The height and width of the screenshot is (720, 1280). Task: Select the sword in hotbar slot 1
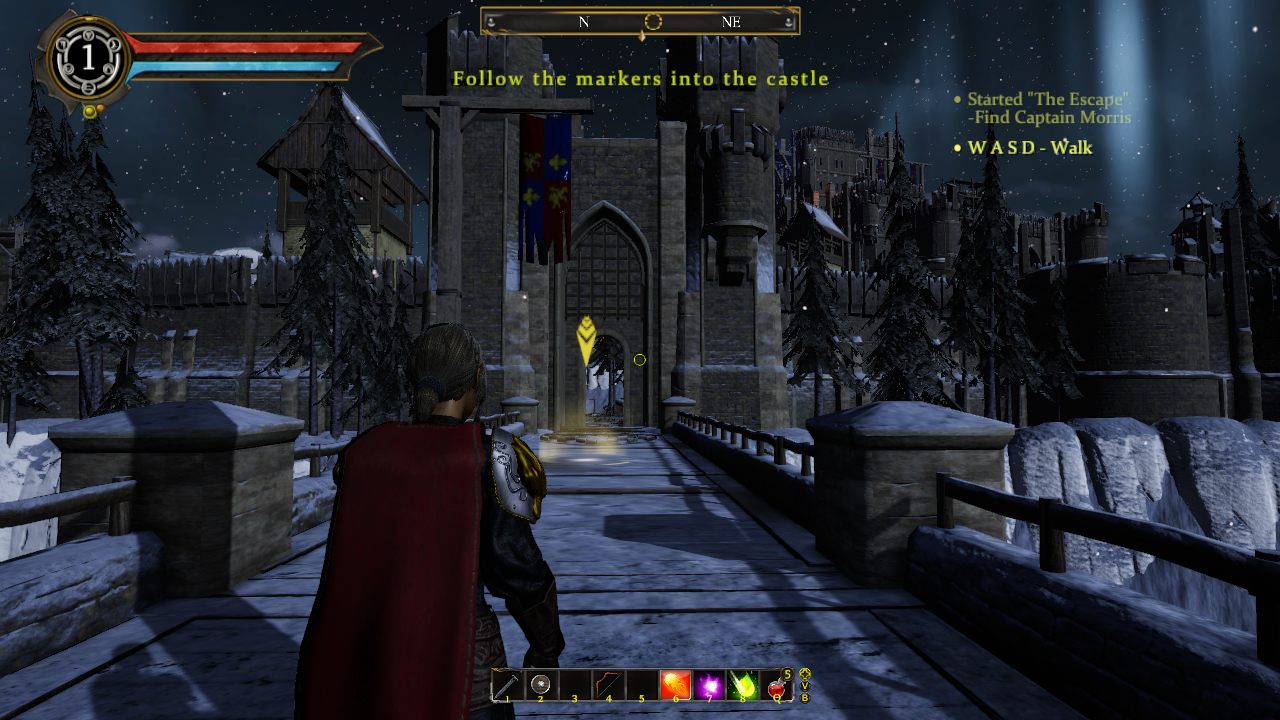coord(507,685)
